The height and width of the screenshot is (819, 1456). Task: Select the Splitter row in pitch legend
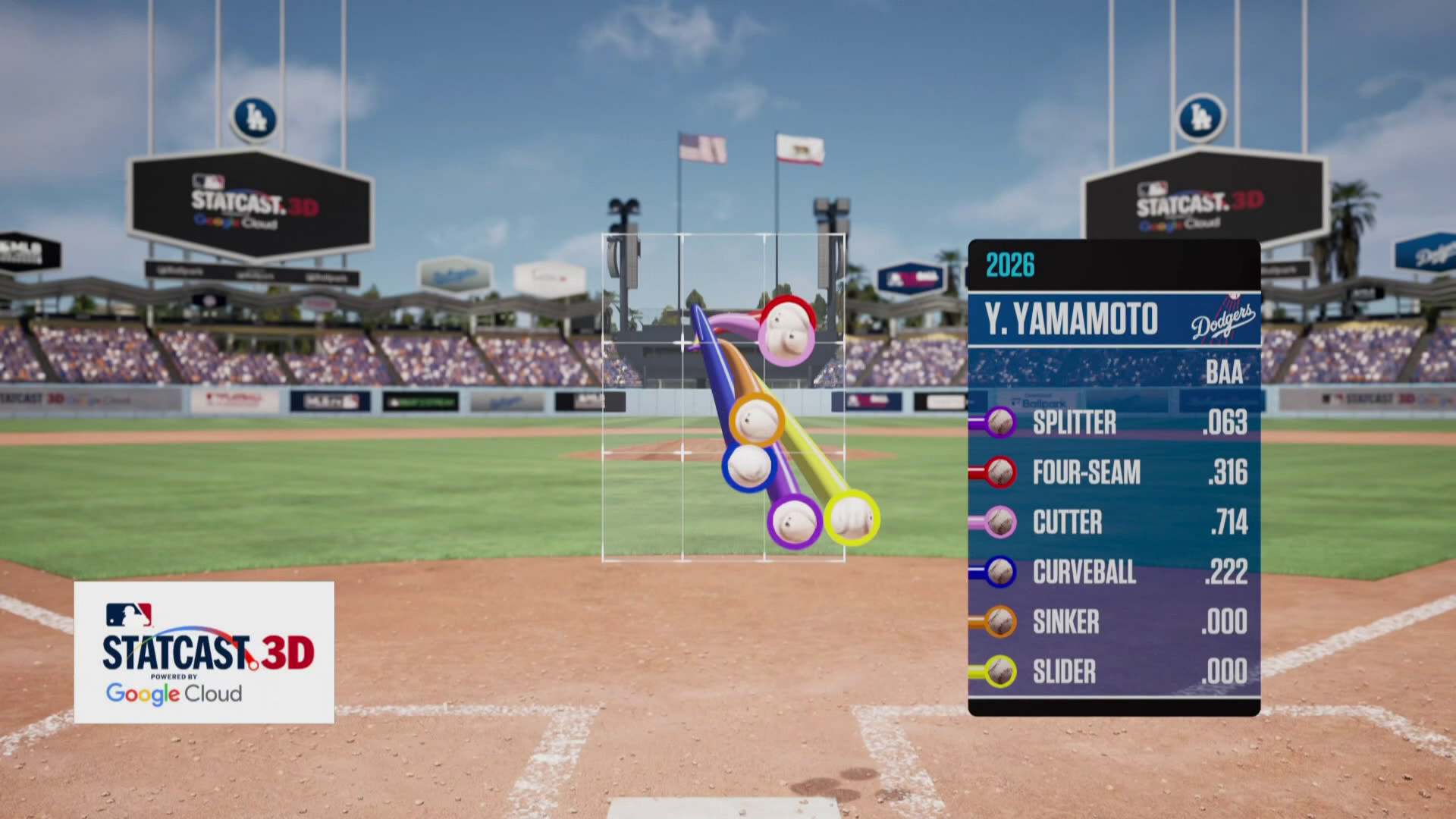[x=1113, y=422]
